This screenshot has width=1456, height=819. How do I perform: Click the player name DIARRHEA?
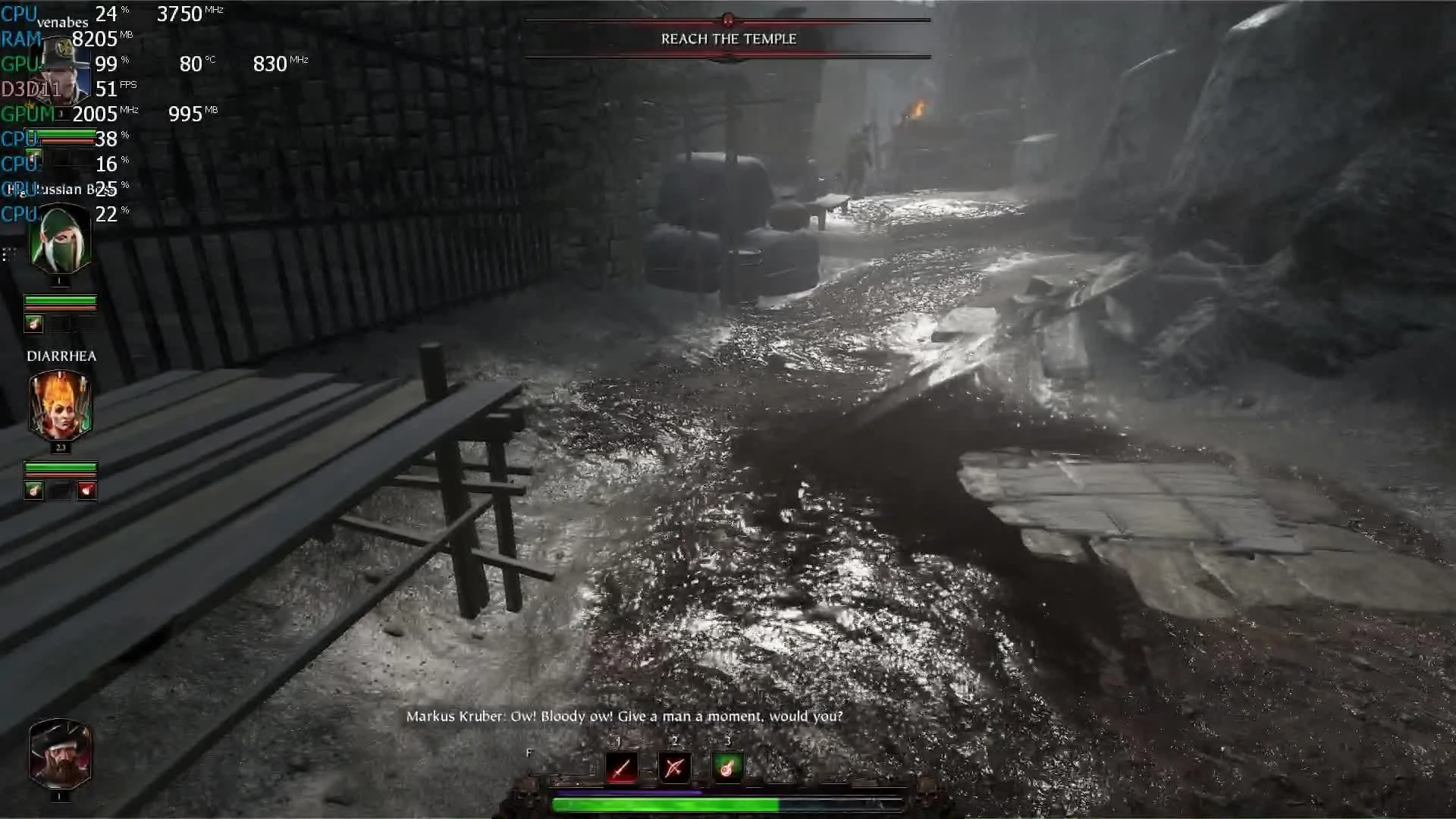61,356
